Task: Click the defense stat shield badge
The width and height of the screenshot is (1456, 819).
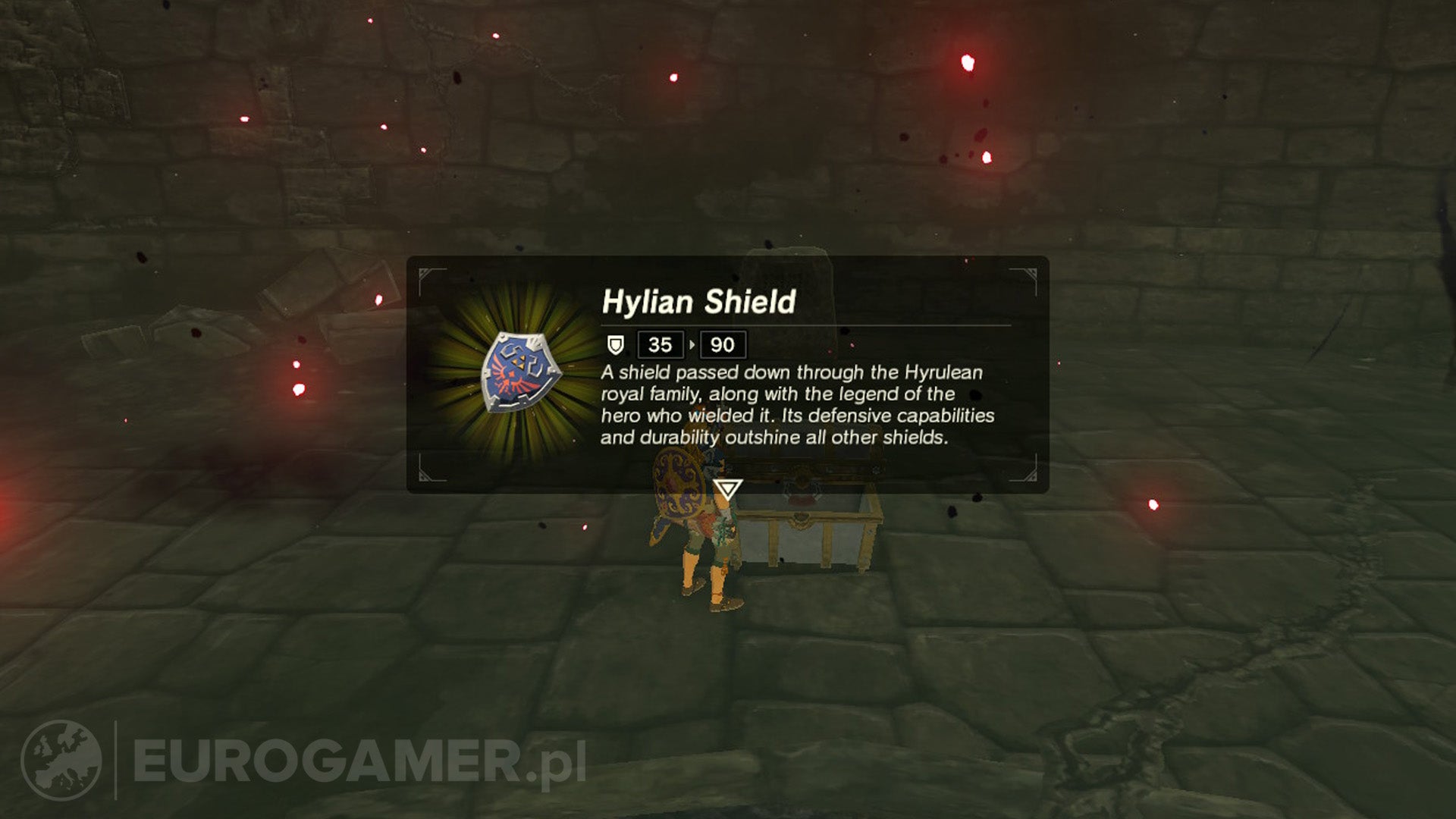Action: pyautogui.click(x=614, y=345)
